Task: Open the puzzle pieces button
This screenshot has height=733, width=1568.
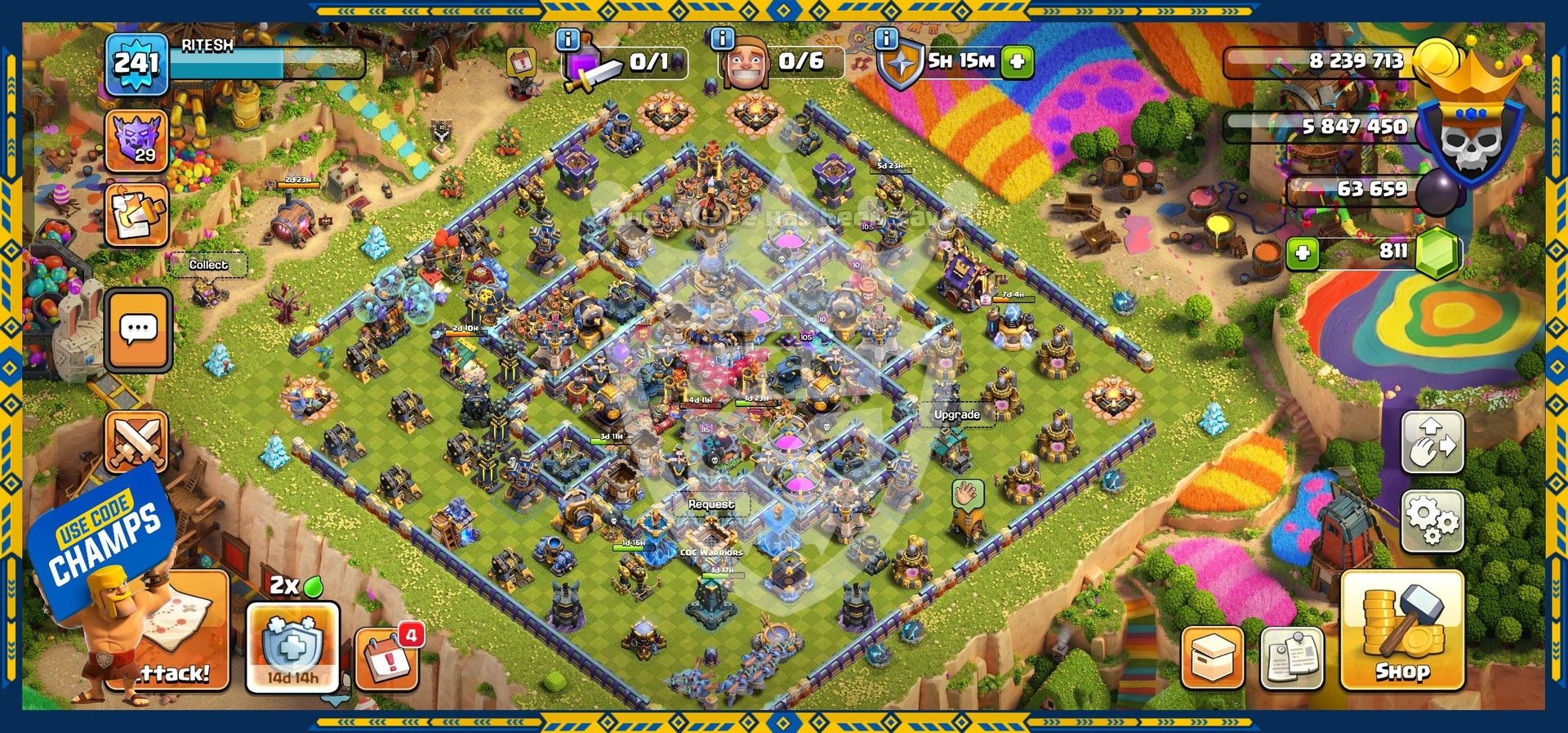Action: click(136, 214)
